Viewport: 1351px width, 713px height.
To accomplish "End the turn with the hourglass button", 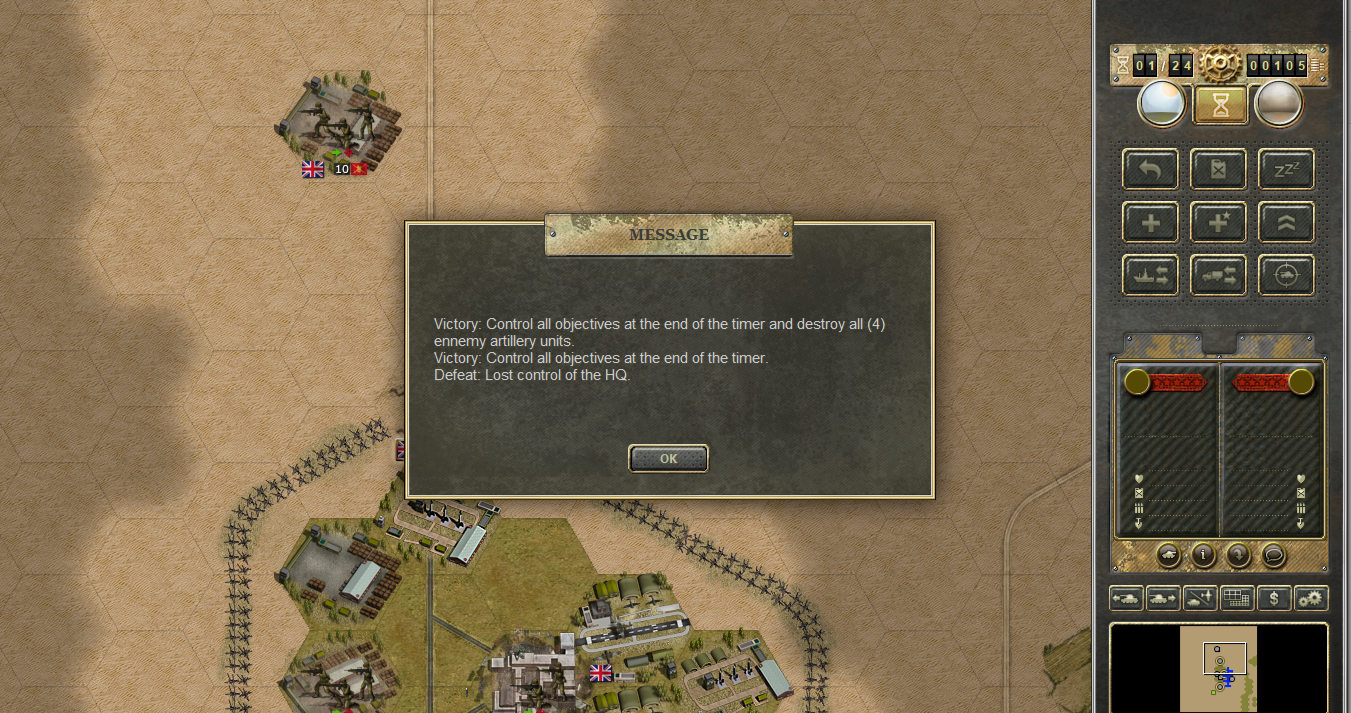I will click(x=1220, y=104).
